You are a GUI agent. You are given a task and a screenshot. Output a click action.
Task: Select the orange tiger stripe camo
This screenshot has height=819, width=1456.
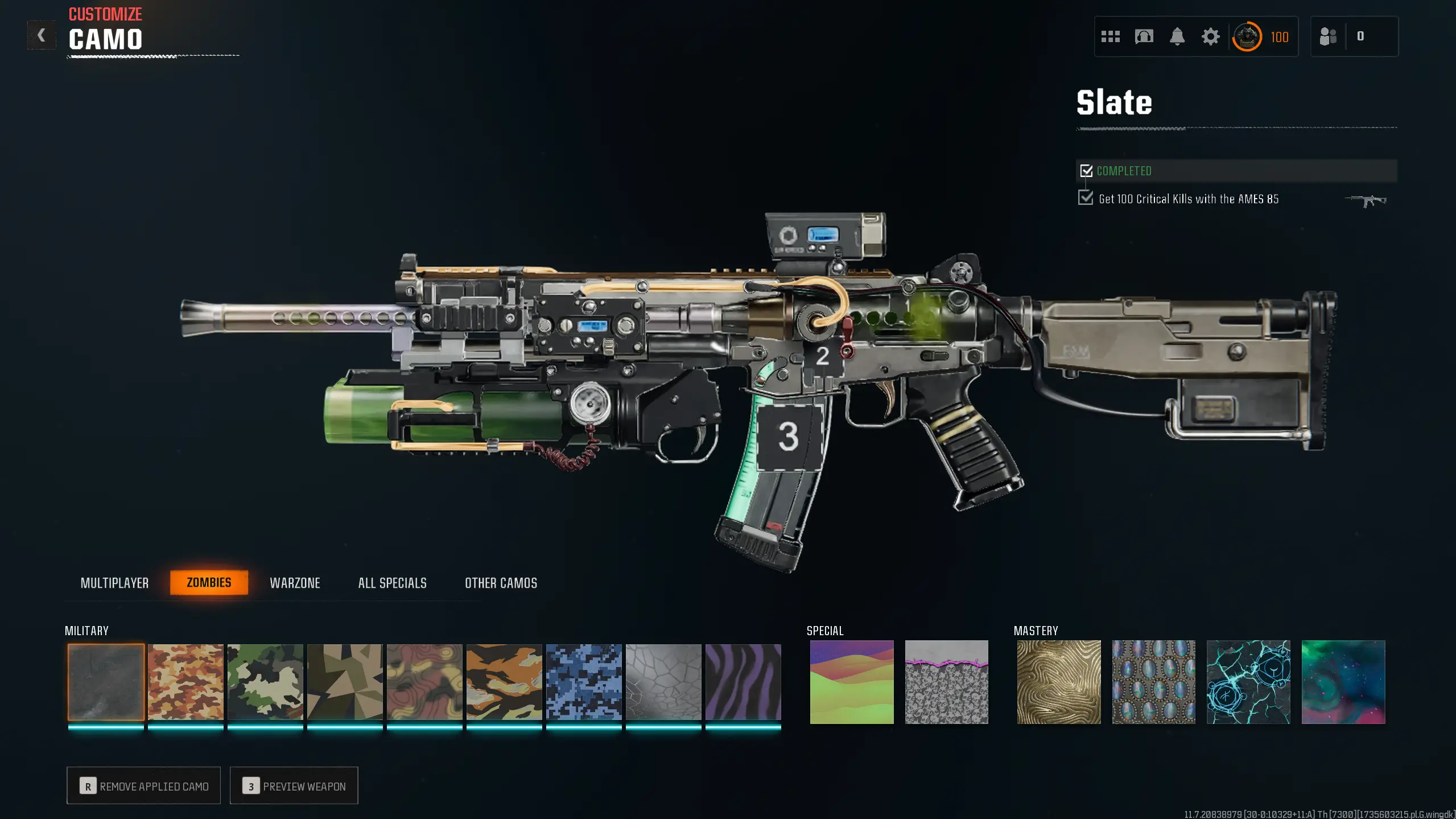pos(504,682)
